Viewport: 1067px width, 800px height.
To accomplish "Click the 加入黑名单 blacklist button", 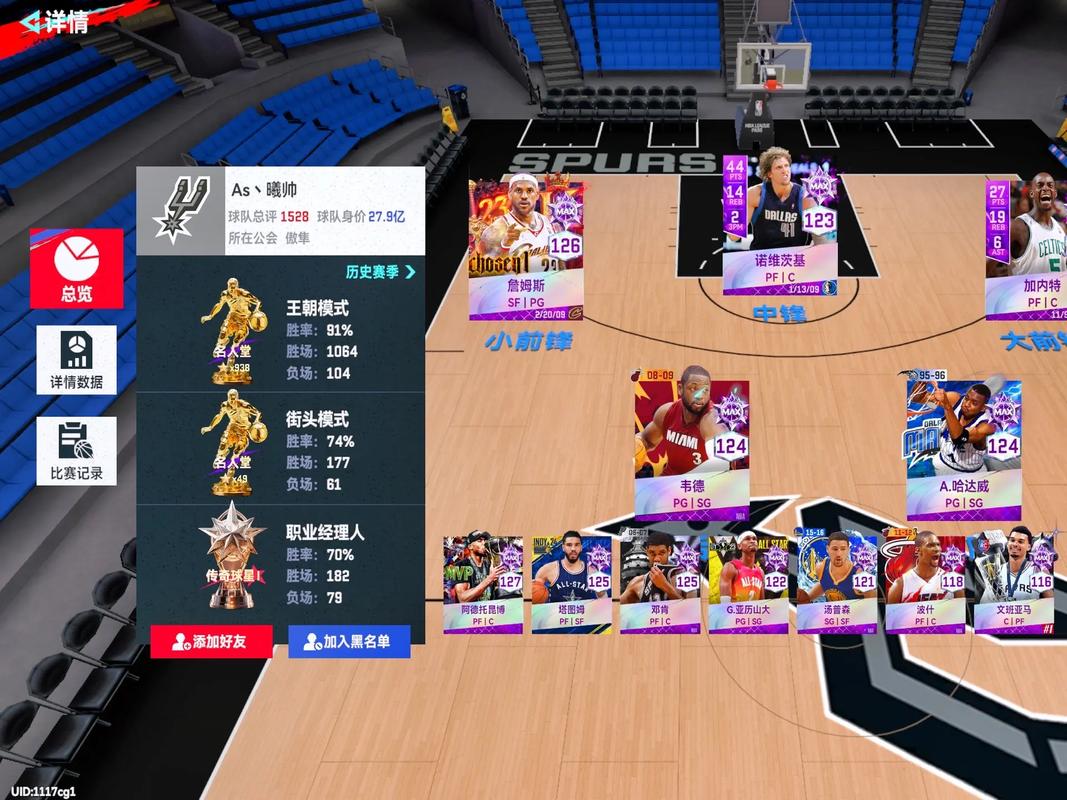I will point(349,641).
